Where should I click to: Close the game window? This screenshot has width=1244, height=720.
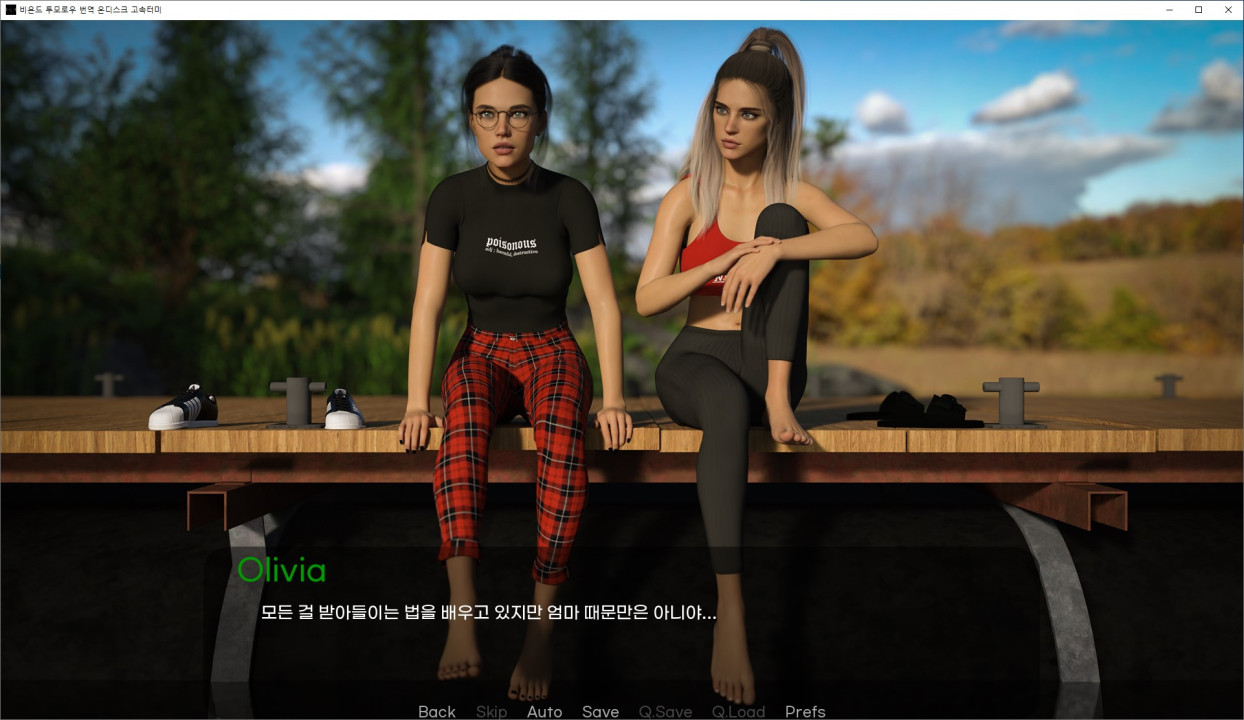(x=1228, y=9)
